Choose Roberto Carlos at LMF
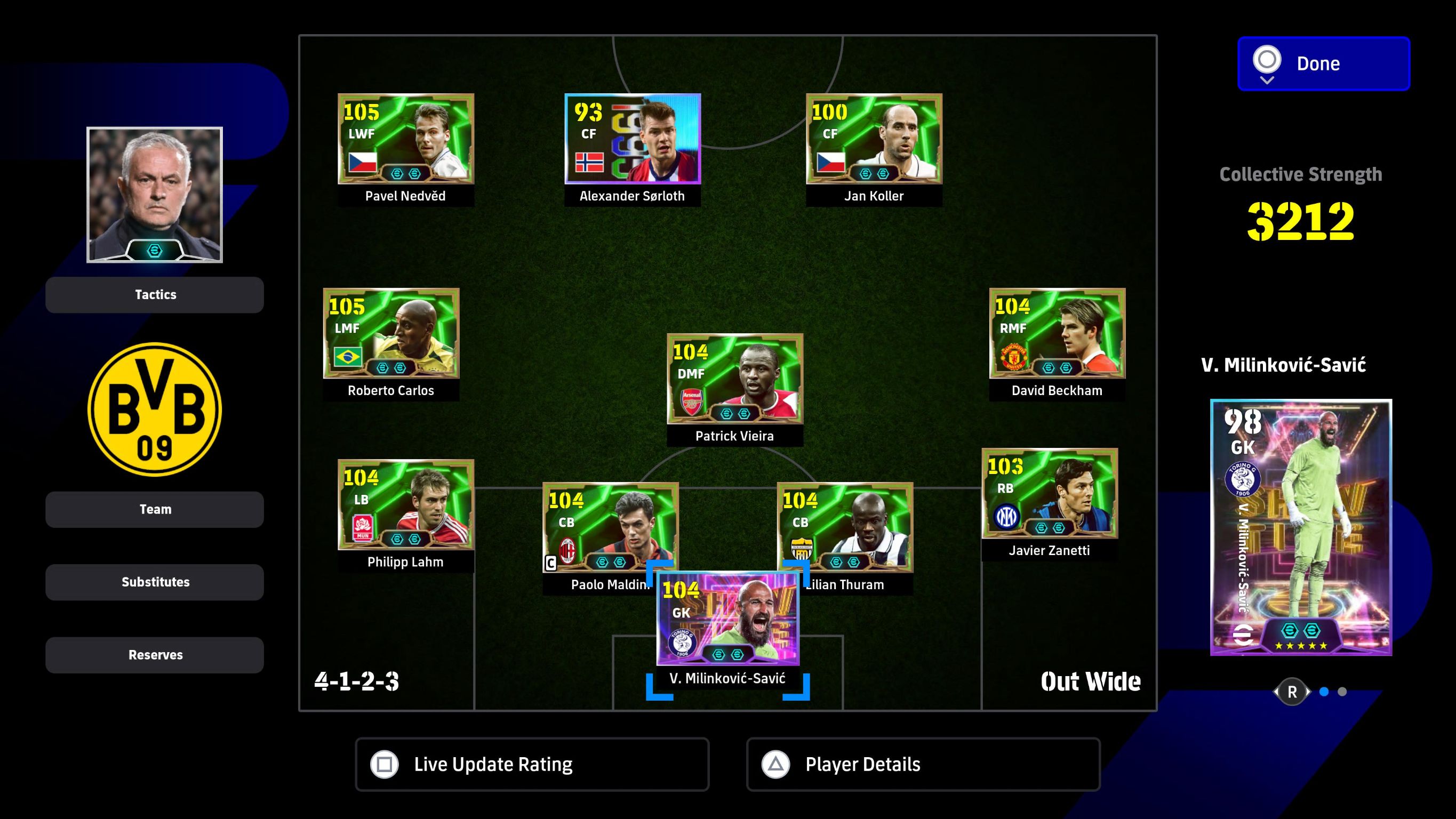This screenshot has width=1456, height=819. (x=390, y=333)
